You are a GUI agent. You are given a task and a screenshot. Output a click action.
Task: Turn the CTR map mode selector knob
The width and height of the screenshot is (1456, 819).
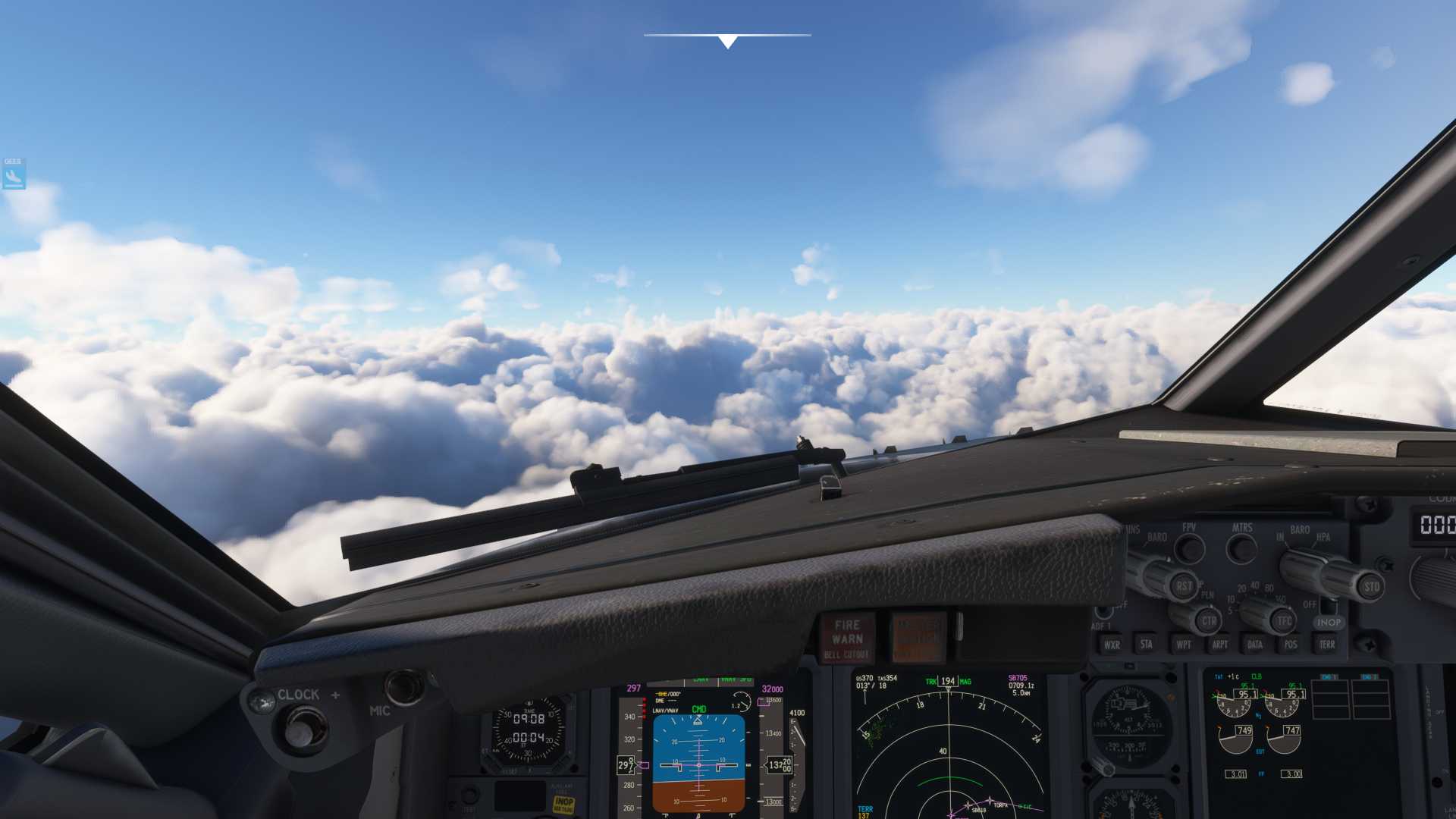1208,621
